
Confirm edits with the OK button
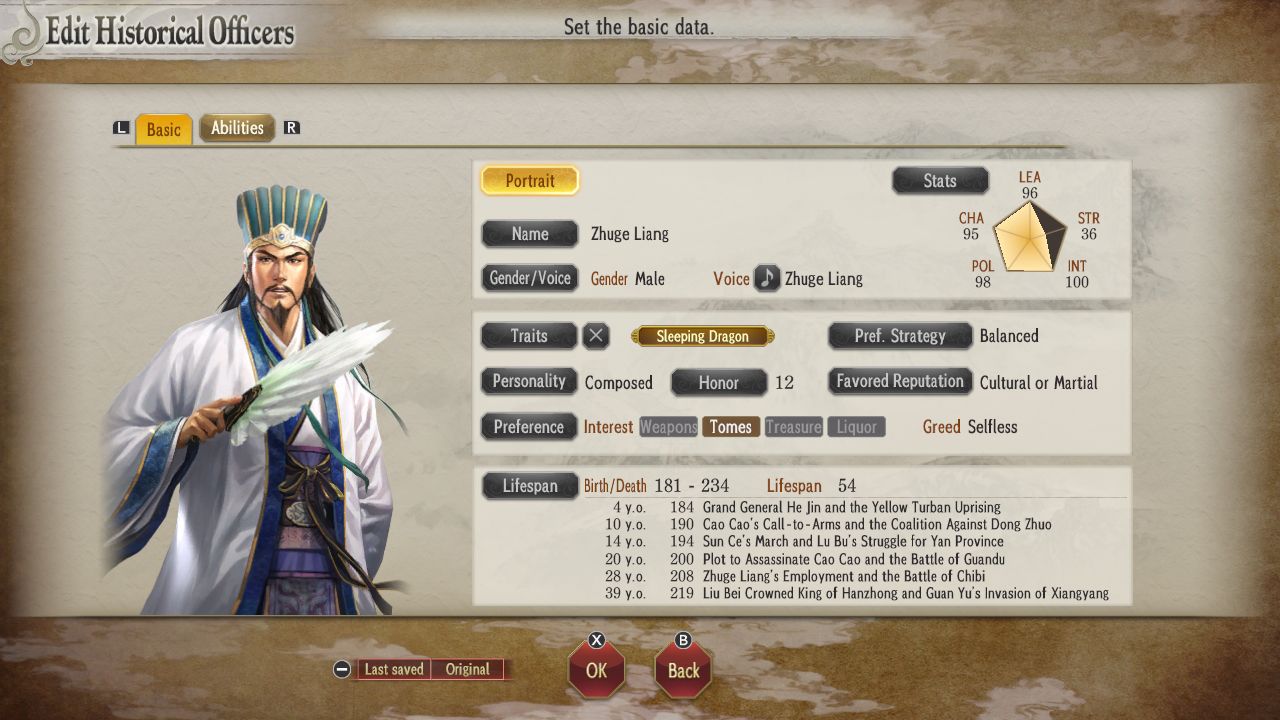[x=596, y=673]
